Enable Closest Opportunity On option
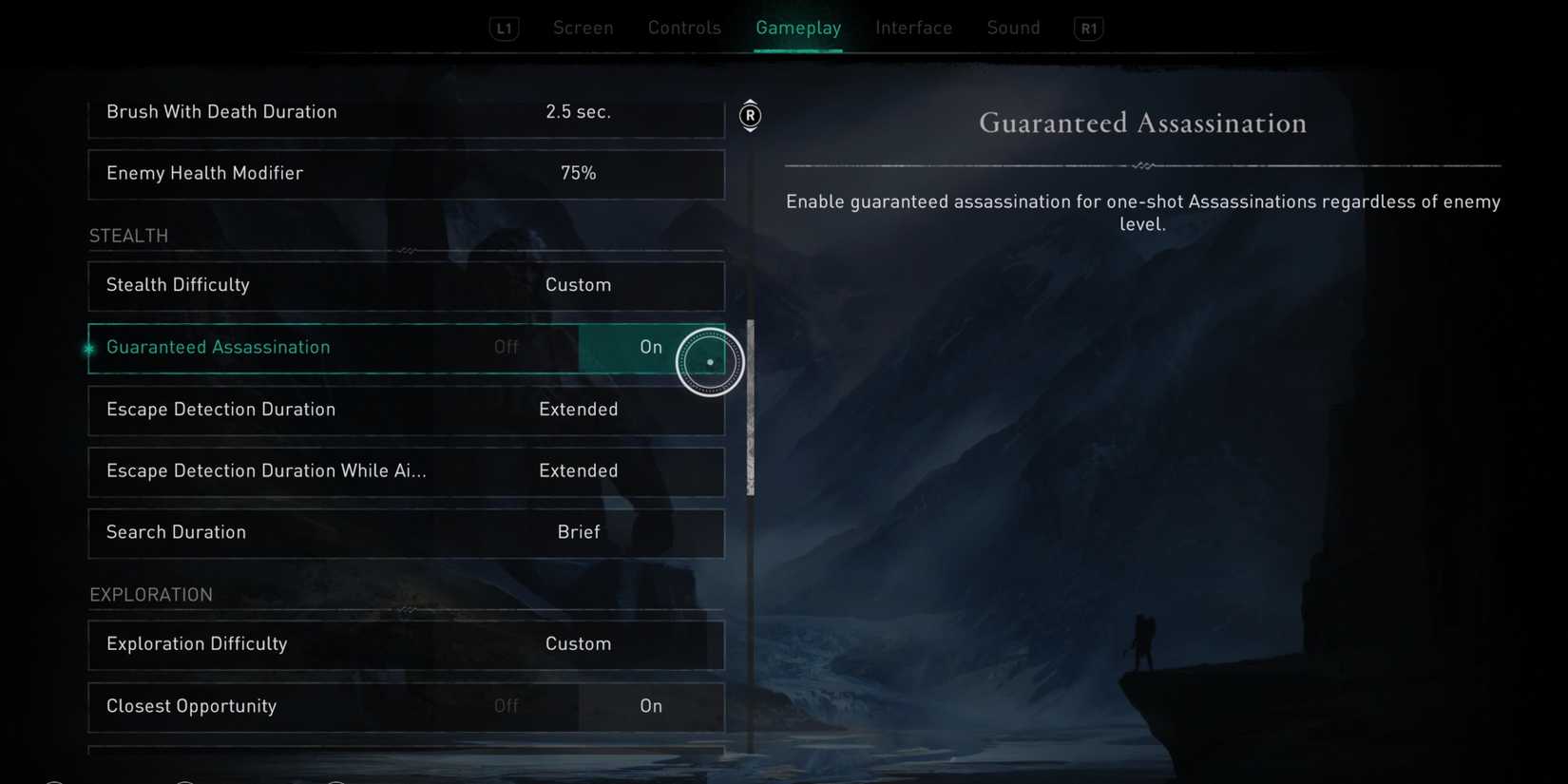The height and width of the screenshot is (784, 1568). (x=651, y=706)
